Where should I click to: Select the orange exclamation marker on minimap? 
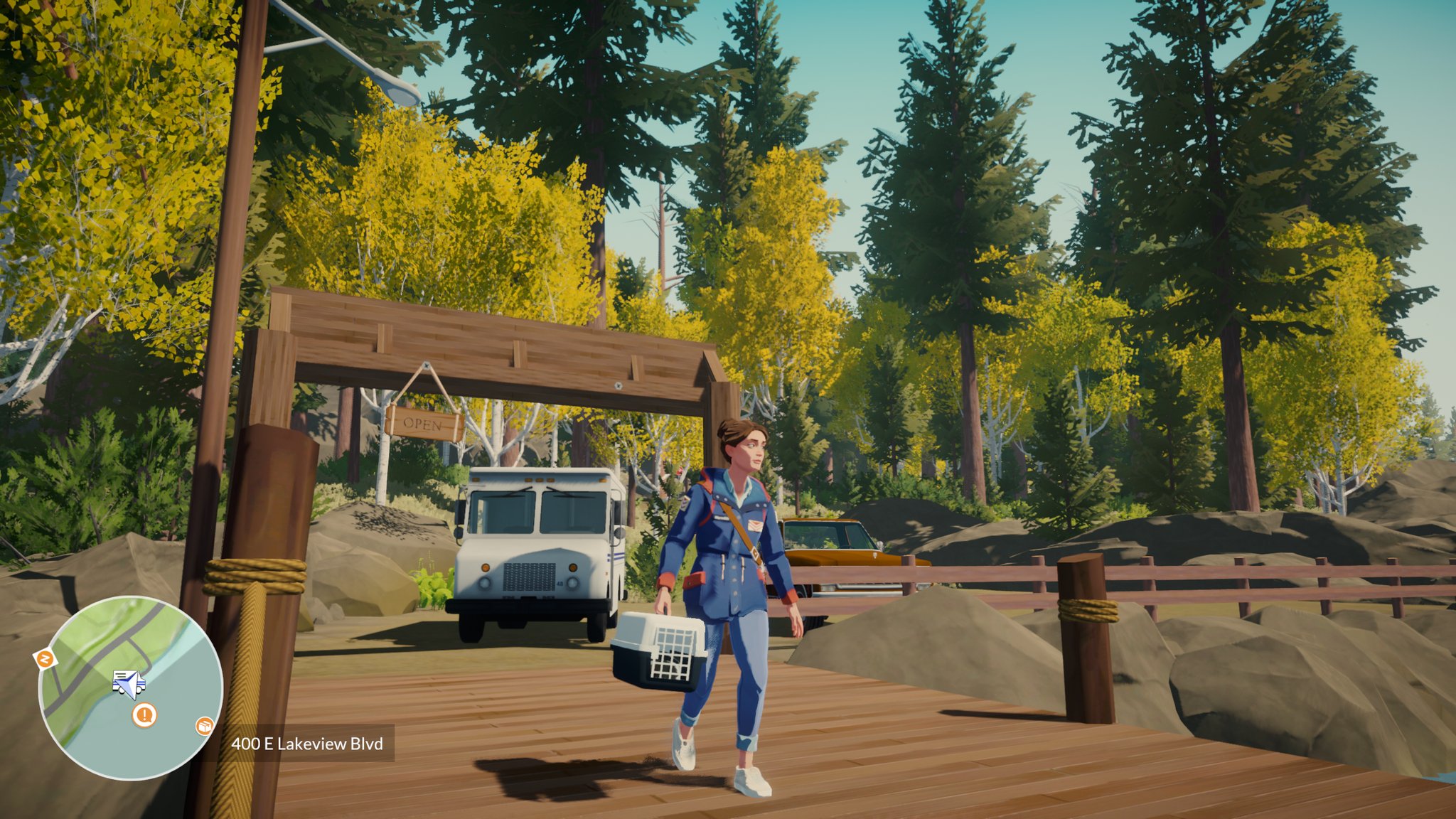[144, 714]
